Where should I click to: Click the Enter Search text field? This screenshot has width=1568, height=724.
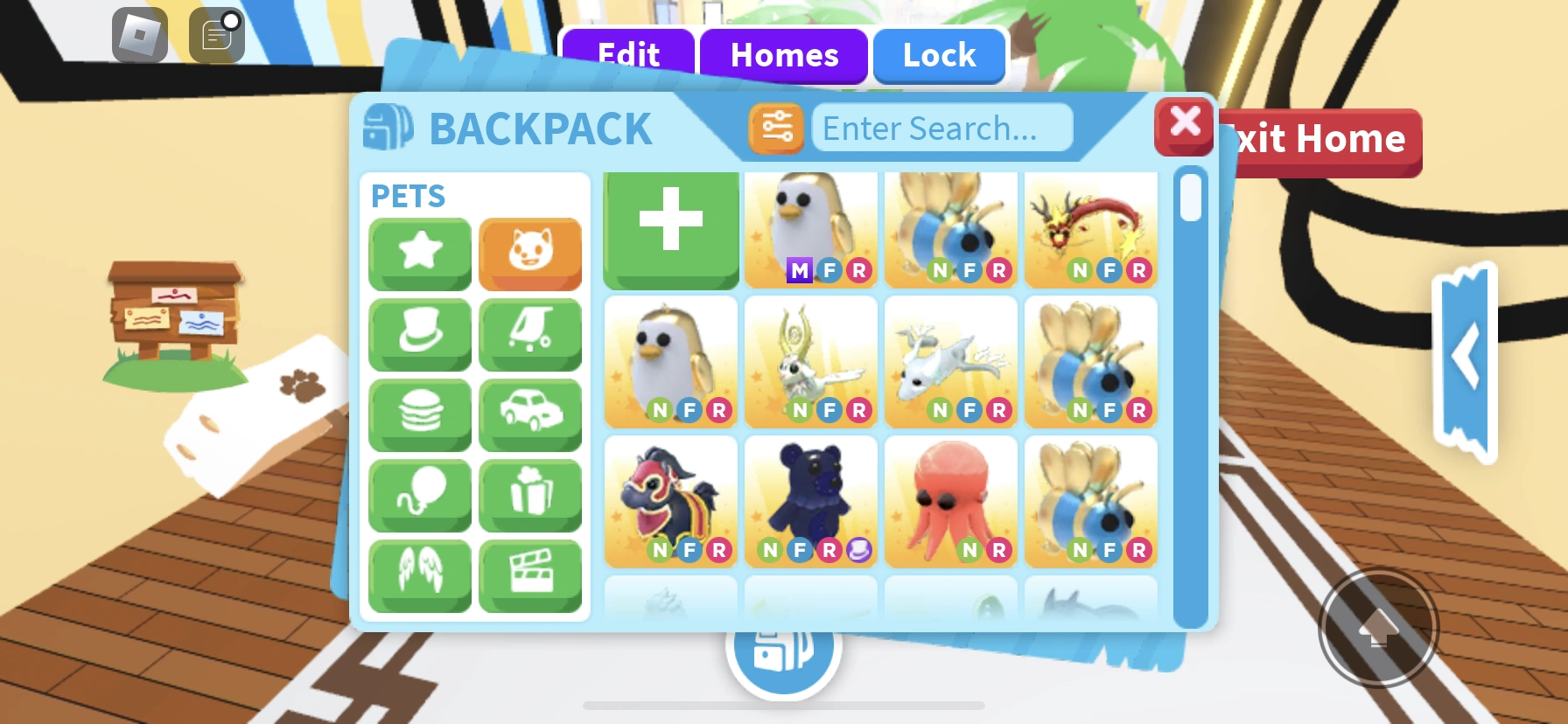coord(943,128)
